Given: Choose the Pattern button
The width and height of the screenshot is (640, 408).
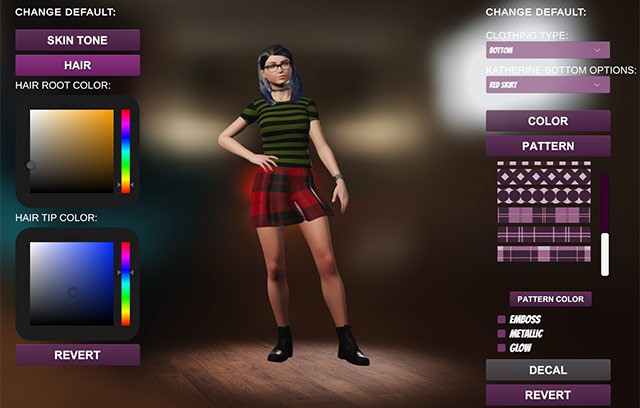Looking at the screenshot, I should [x=548, y=146].
